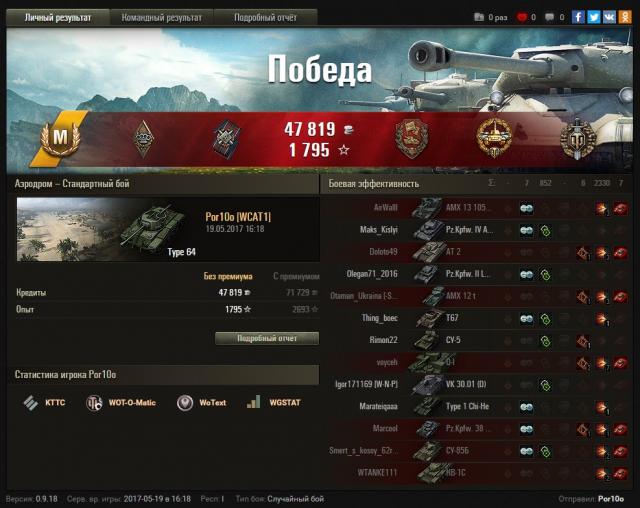Image resolution: width=640 pixels, height=508 pixels.
Task: Share via Odnoklassniki icon
Action: click(x=623, y=17)
